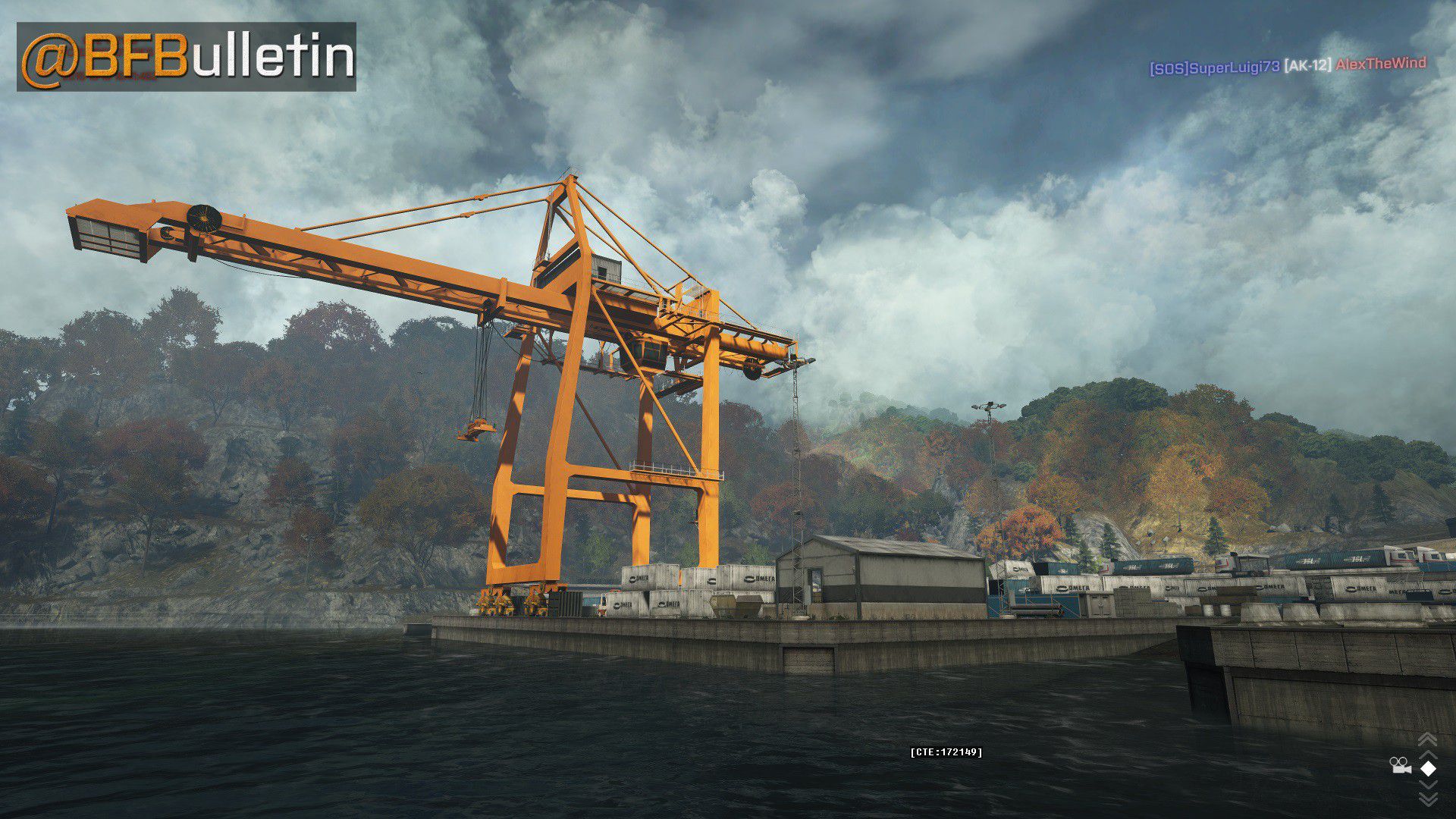Click the double up chevron speed indicator
This screenshot has height=819, width=1456.
(x=1427, y=741)
